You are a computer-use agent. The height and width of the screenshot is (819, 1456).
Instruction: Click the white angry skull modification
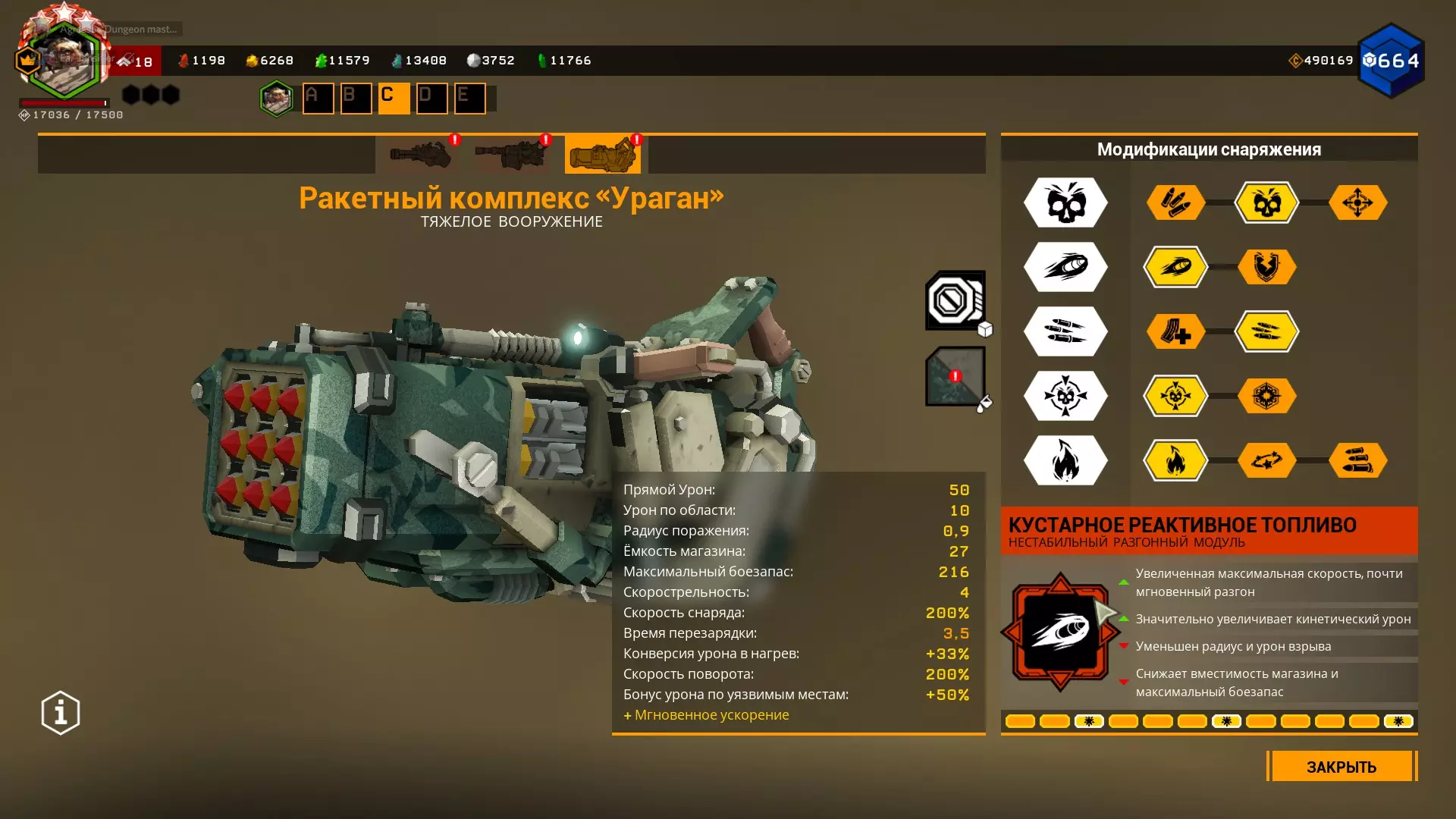[1065, 202]
